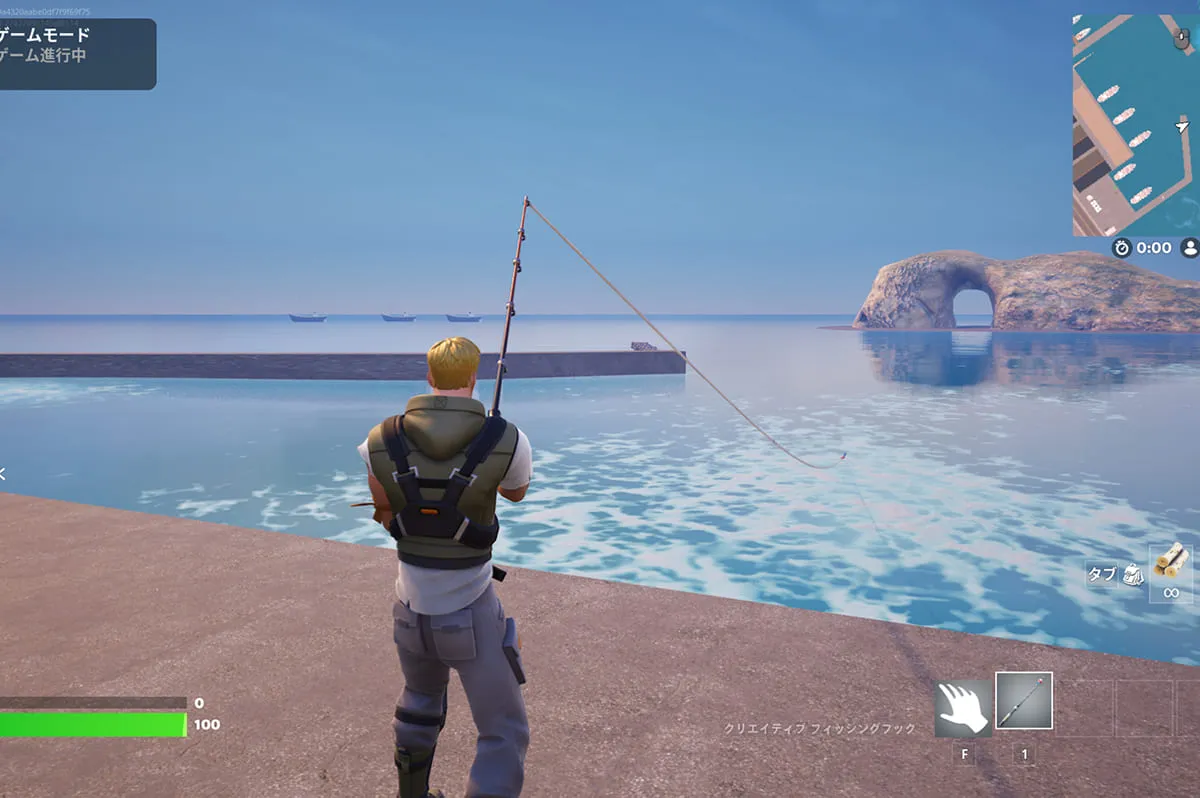Select the wood logs material slot
The image size is (1200, 798).
point(1170,560)
